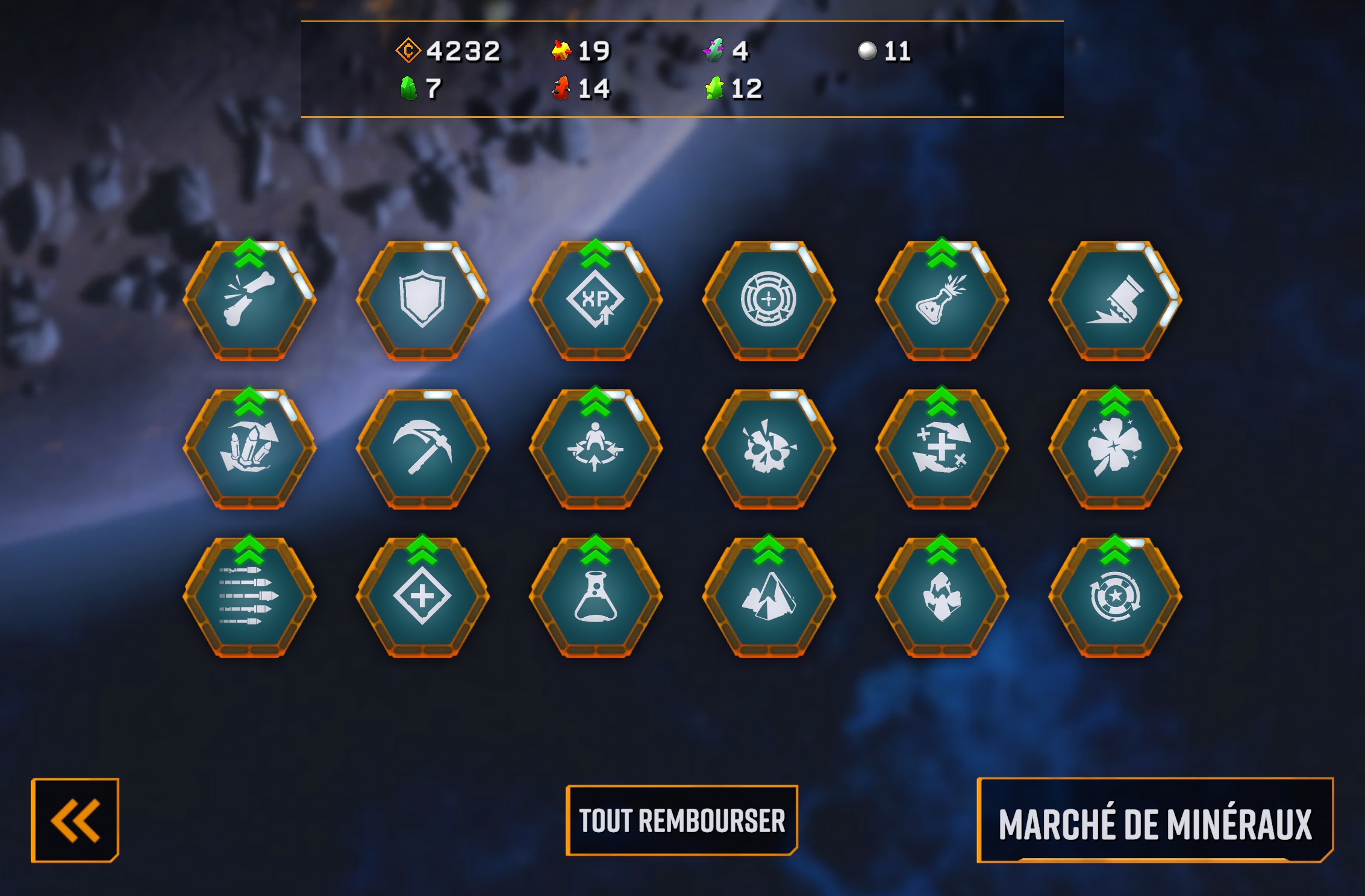Select the circular star with arrows upgrade
The image size is (1365, 896).
click(x=1115, y=597)
